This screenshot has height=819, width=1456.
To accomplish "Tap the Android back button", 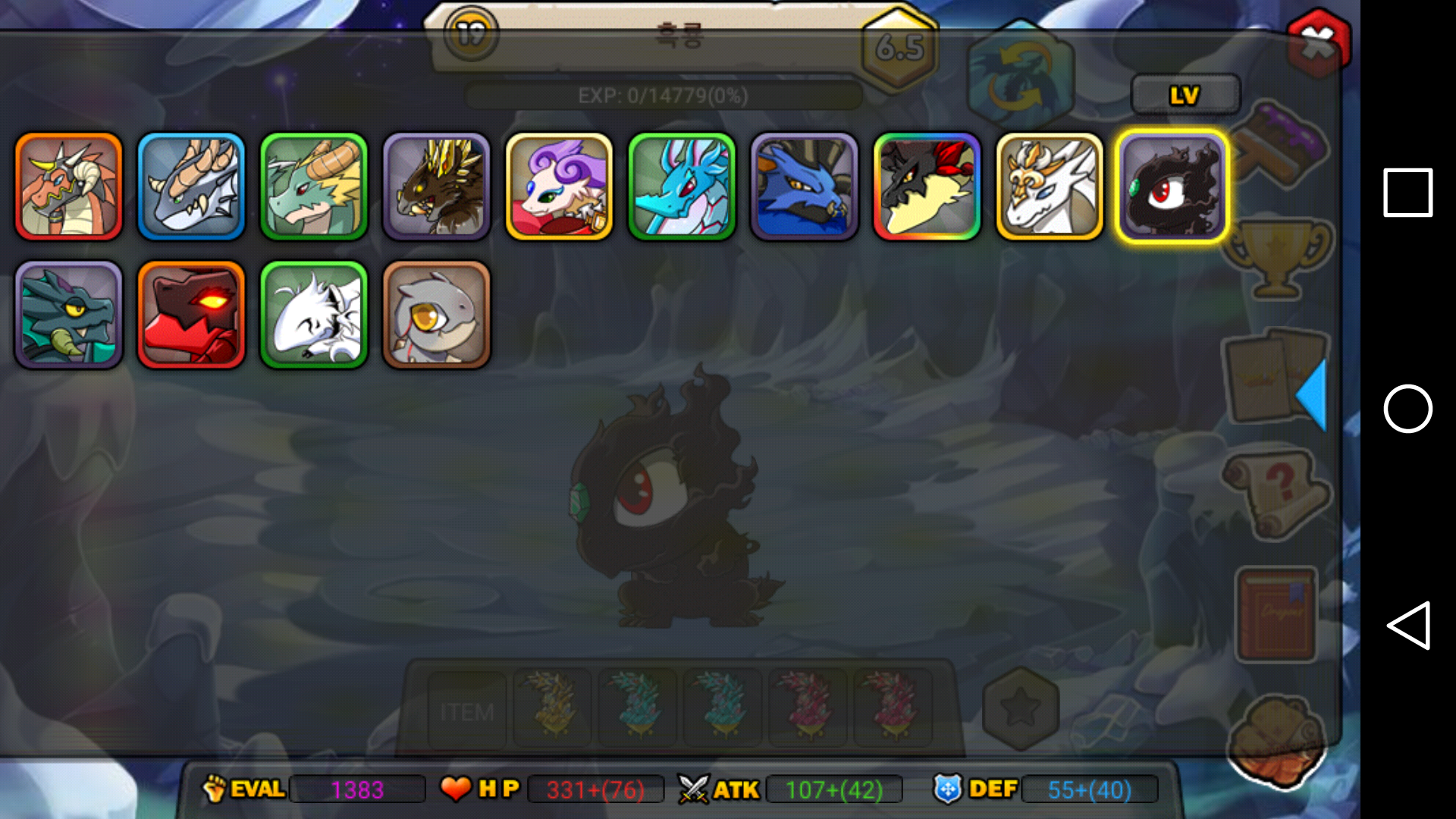I will [x=1408, y=626].
